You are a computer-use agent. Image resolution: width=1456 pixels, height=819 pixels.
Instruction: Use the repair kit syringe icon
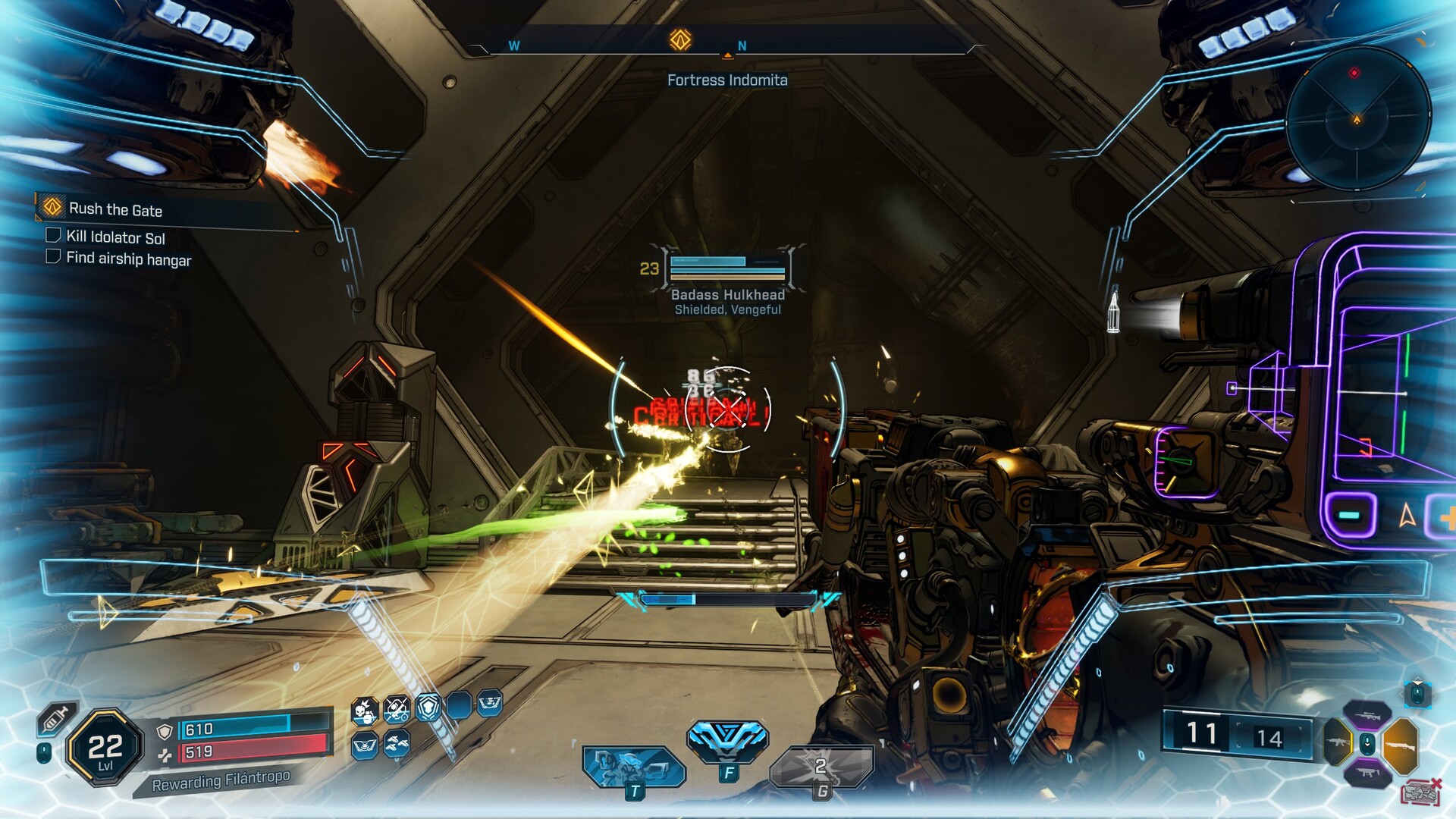pyautogui.click(x=57, y=718)
